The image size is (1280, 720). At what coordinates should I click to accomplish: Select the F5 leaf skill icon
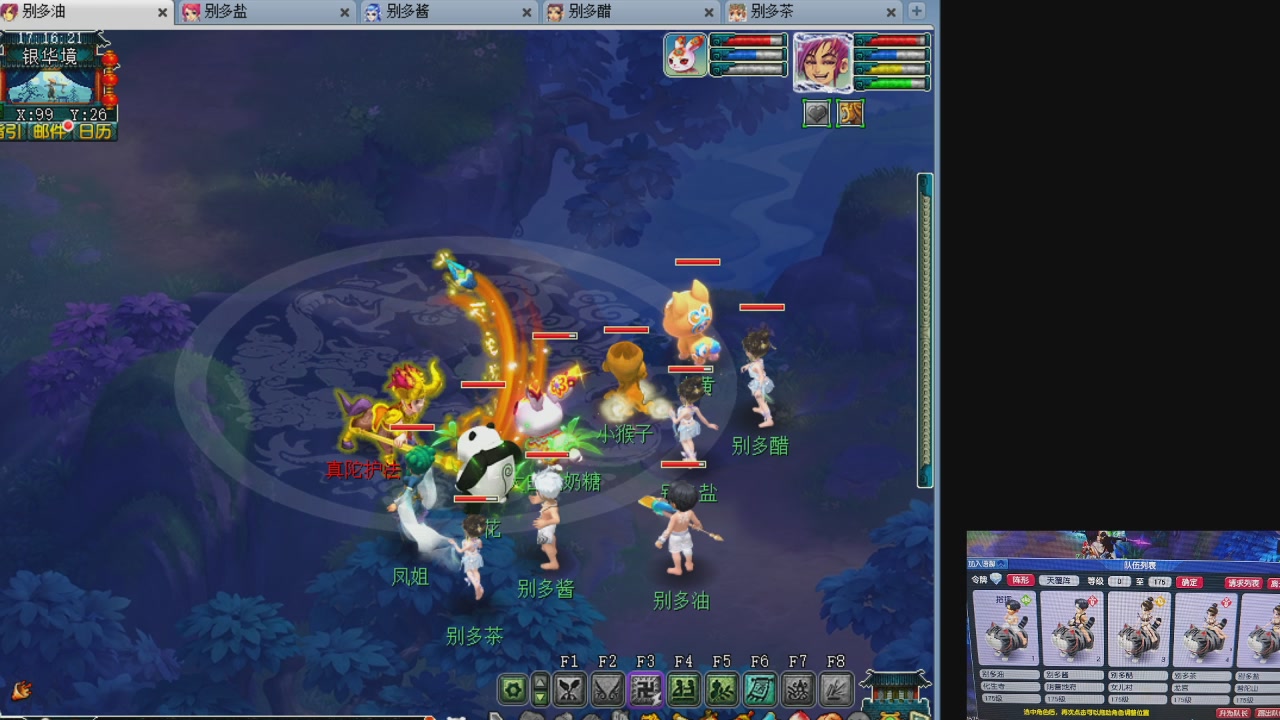pyautogui.click(x=721, y=688)
